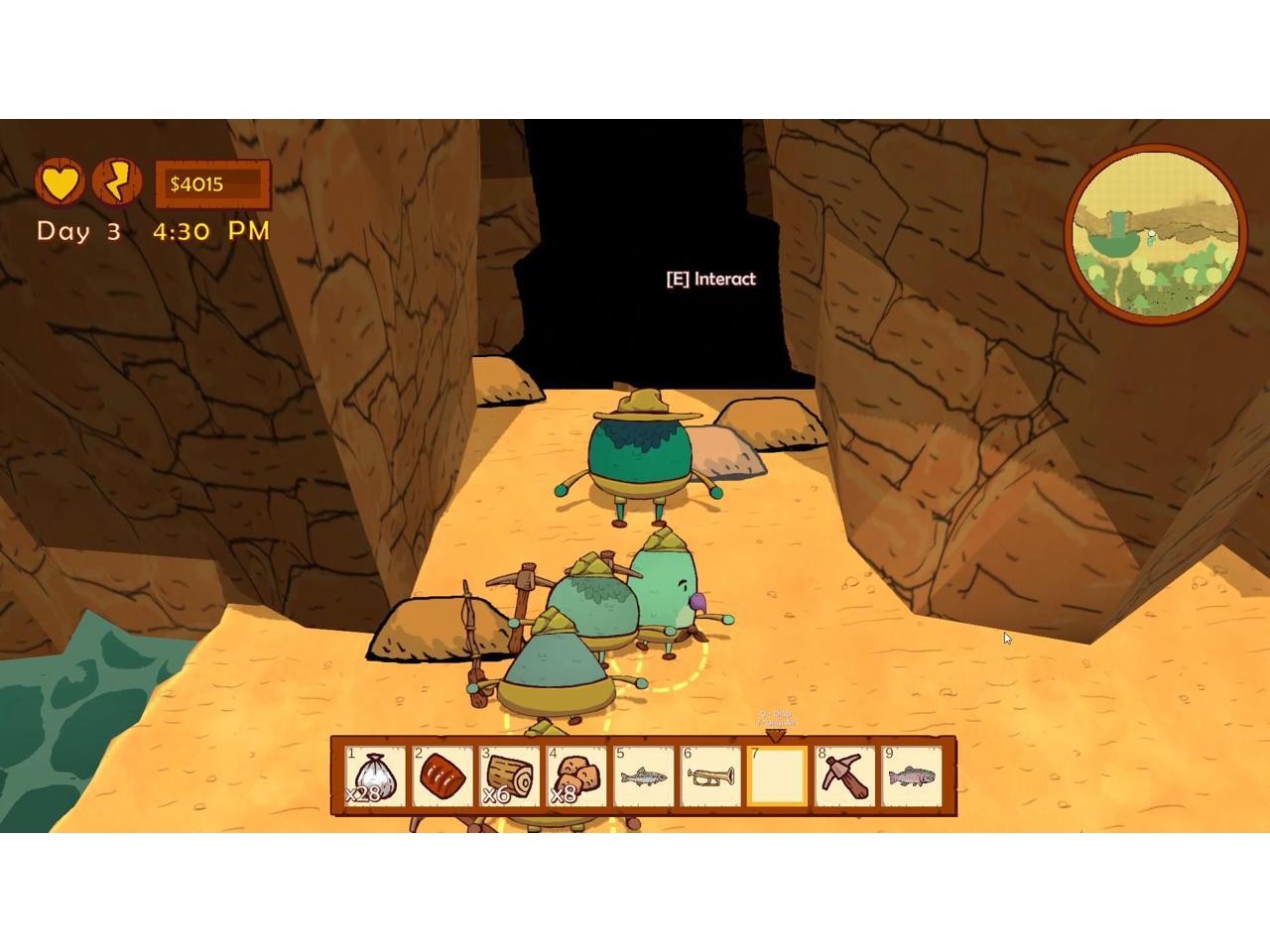Click the lightning bolt energy icon
The width and height of the screenshot is (1270, 952).
(x=117, y=182)
